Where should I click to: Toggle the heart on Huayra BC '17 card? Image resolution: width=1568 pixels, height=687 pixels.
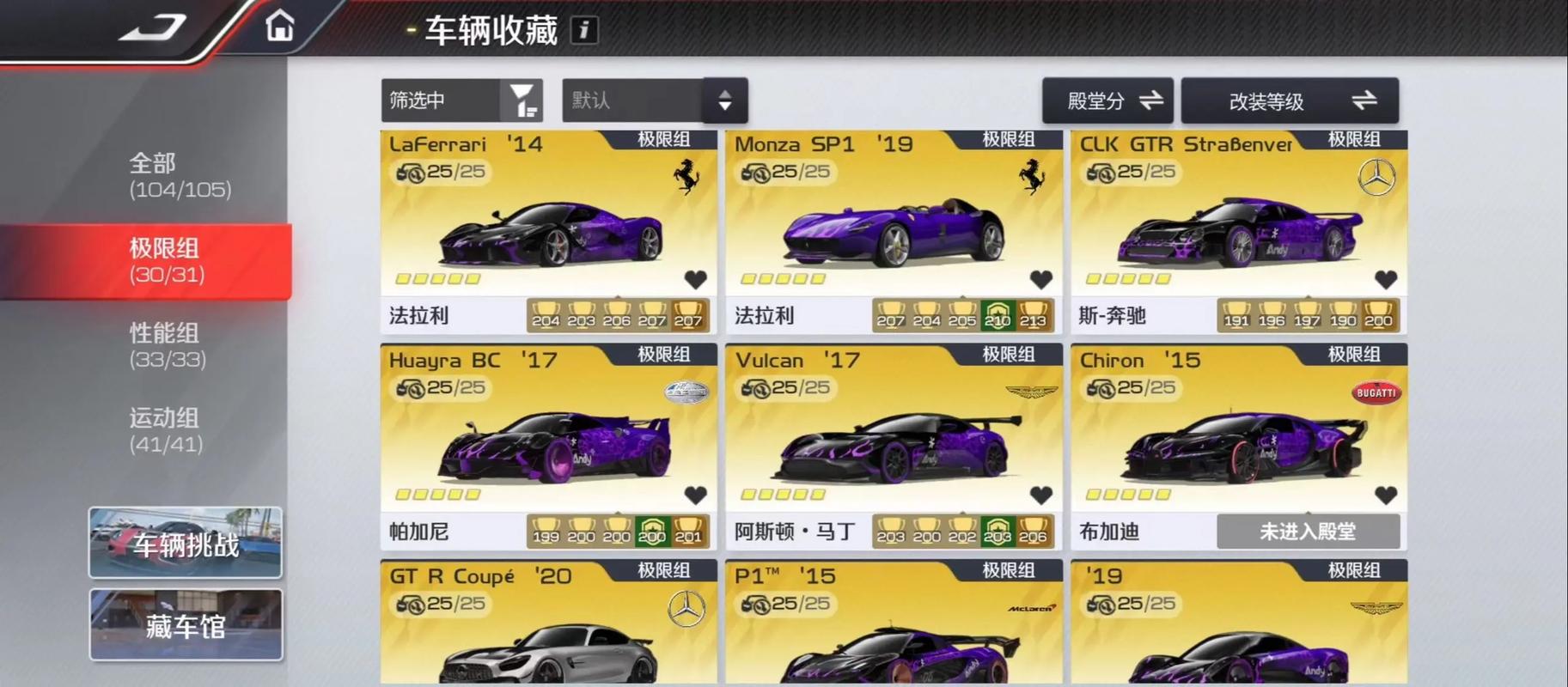coord(696,495)
